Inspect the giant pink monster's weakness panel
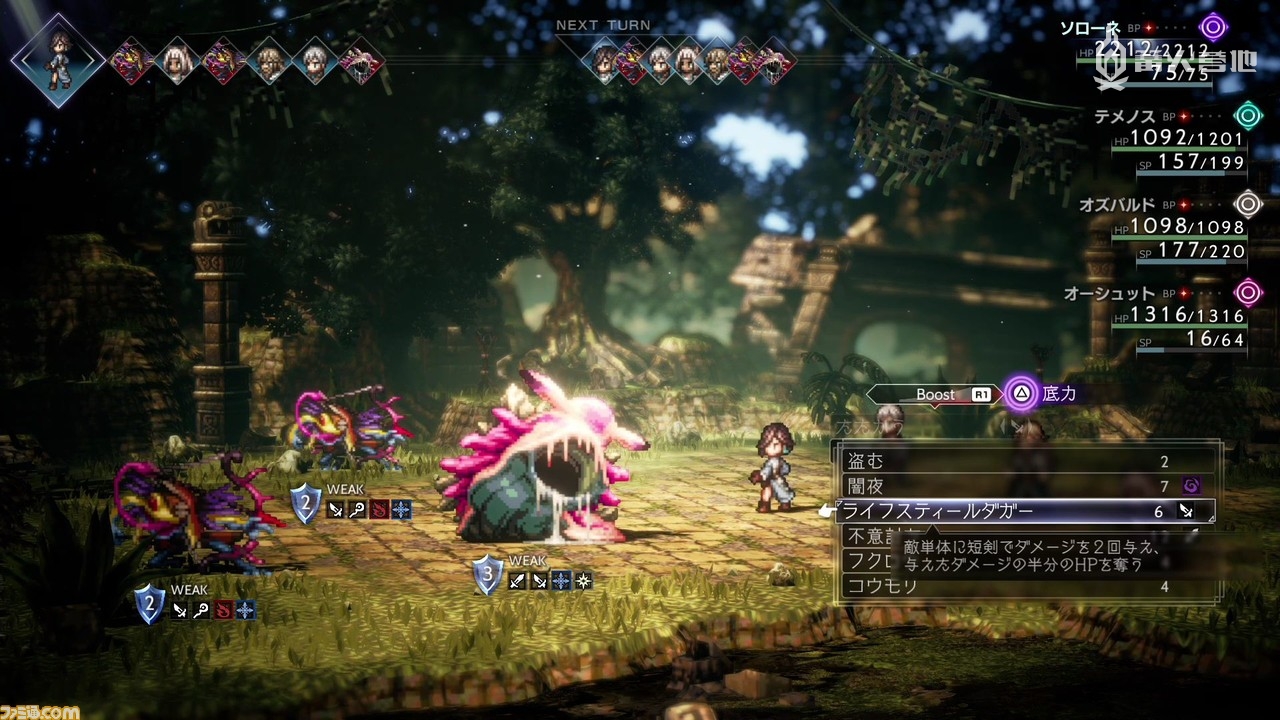 pos(533,577)
